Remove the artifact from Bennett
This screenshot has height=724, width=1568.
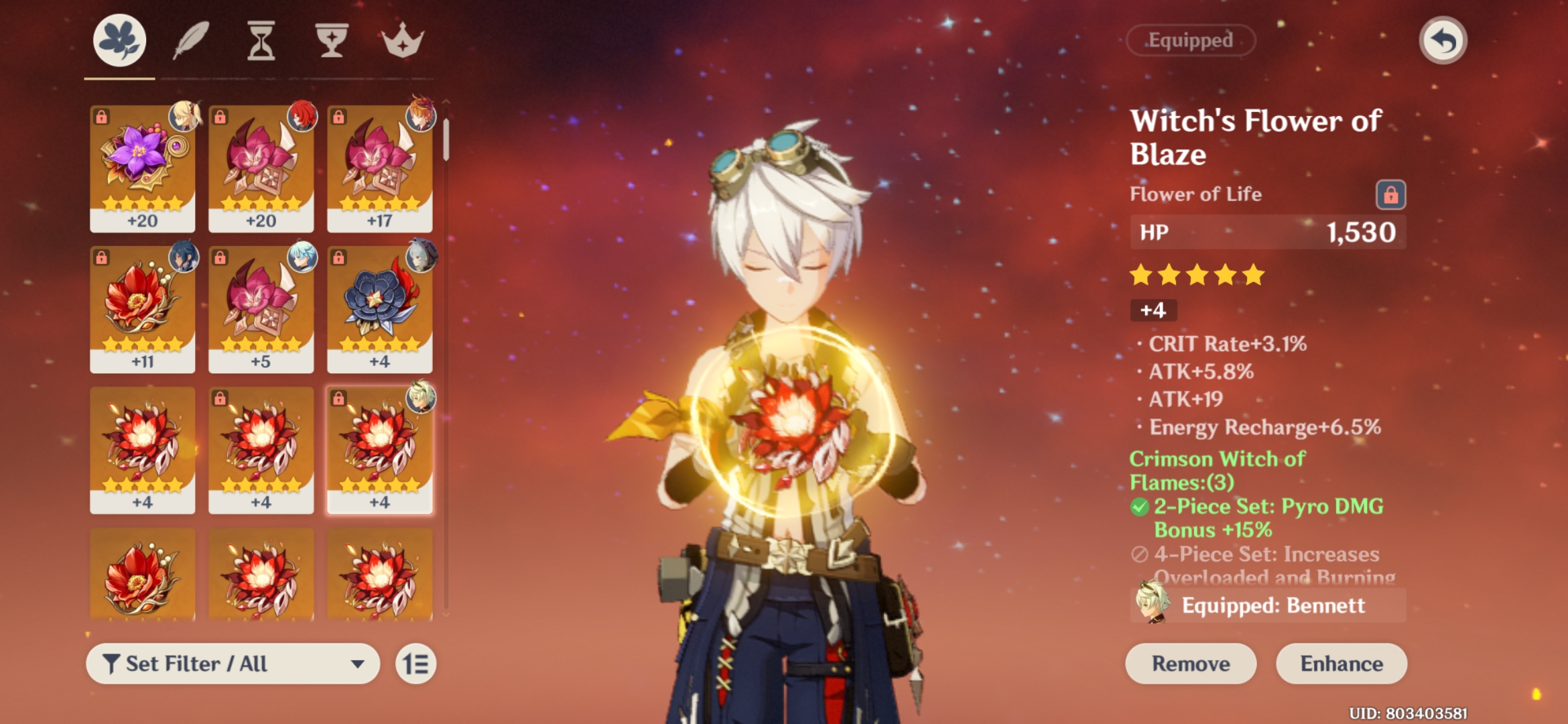1190,664
